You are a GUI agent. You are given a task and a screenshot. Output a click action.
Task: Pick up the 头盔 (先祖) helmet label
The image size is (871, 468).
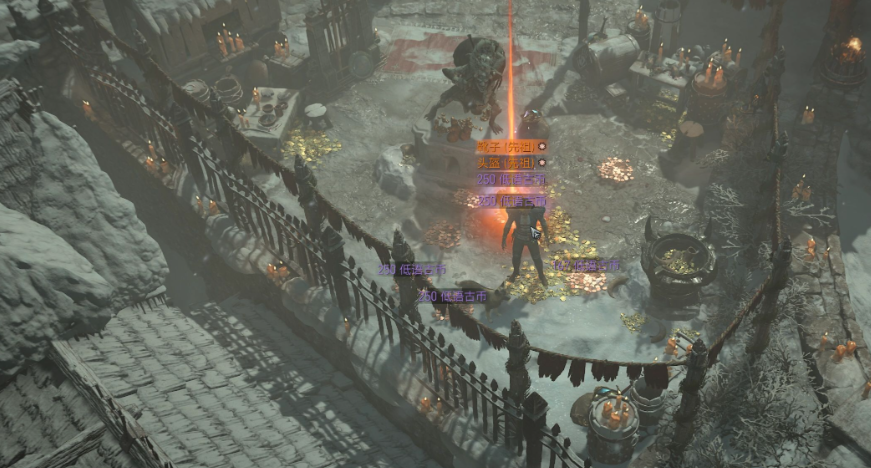[507, 162]
